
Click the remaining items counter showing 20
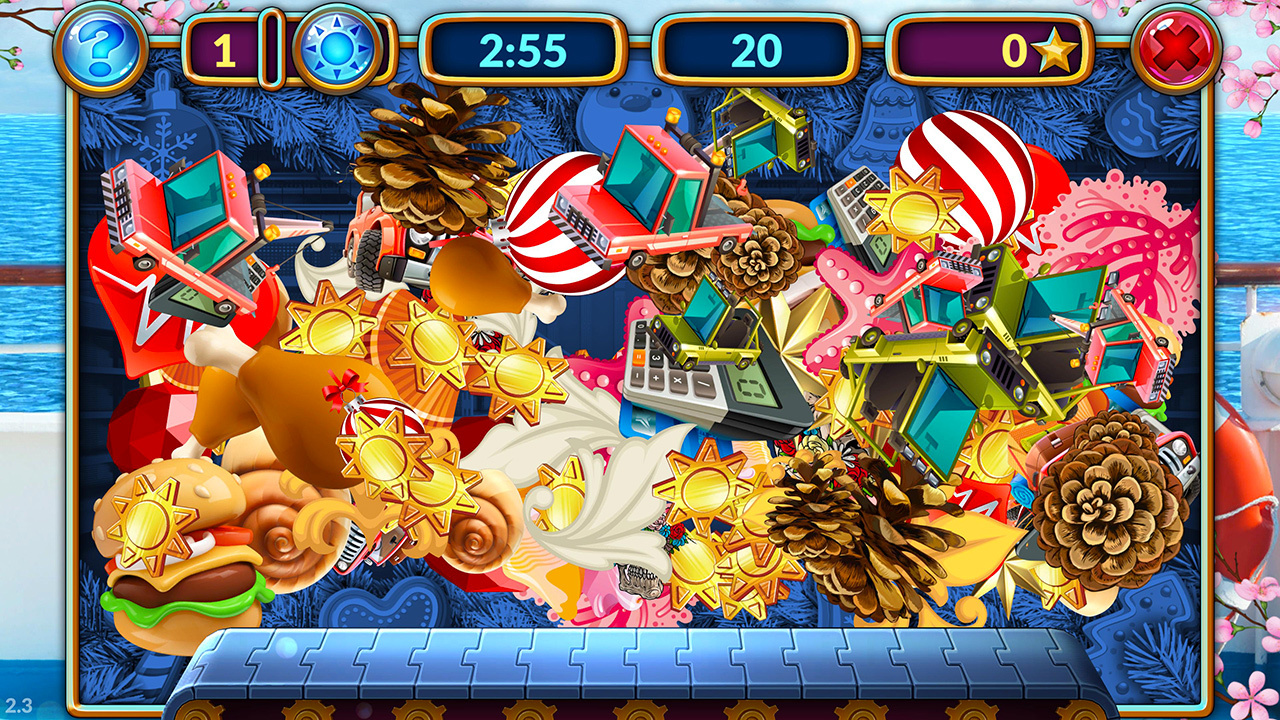click(x=751, y=45)
